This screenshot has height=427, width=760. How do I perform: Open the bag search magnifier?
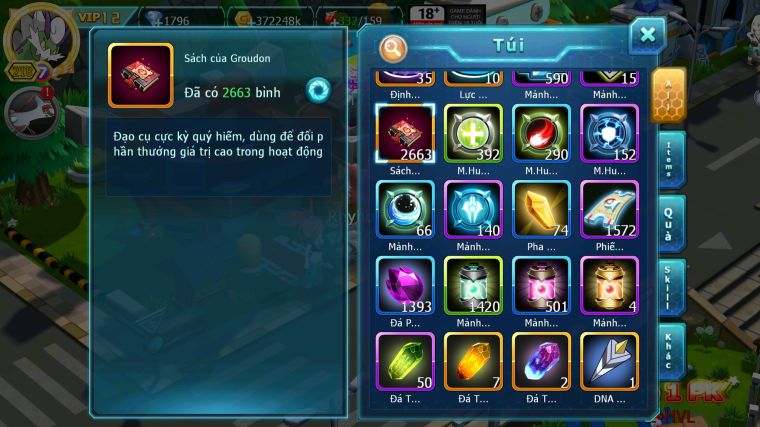tap(394, 47)
